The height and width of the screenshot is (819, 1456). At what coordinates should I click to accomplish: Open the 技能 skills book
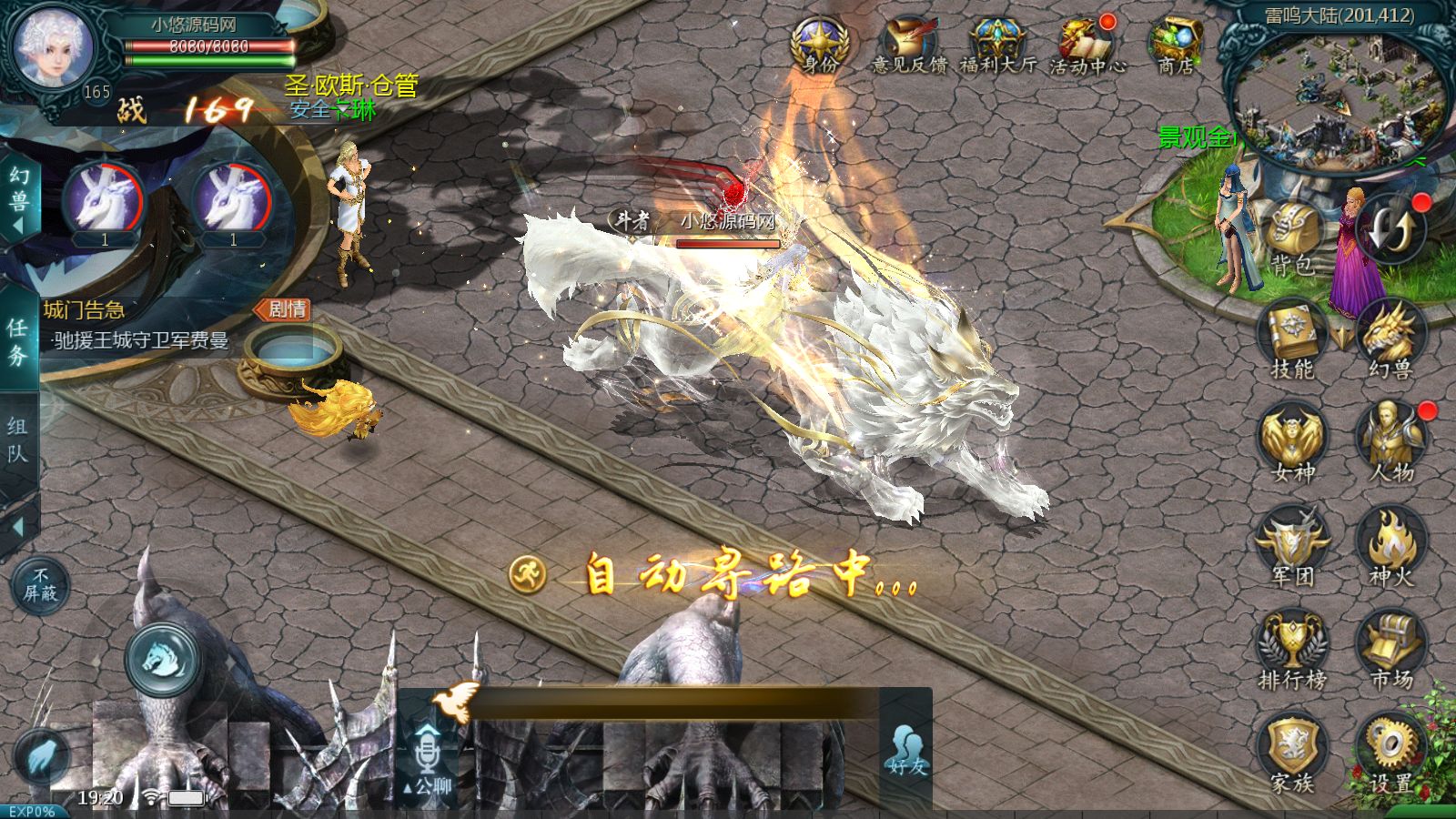pyautogui.click(x=1292, y=341)
